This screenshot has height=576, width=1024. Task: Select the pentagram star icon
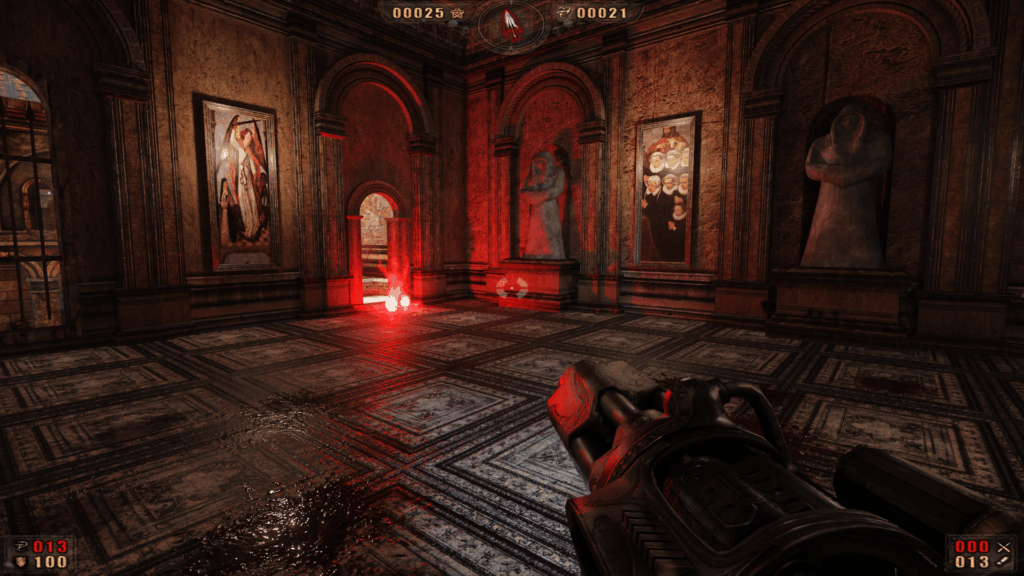pyautogui.click(x=459, y=13)
